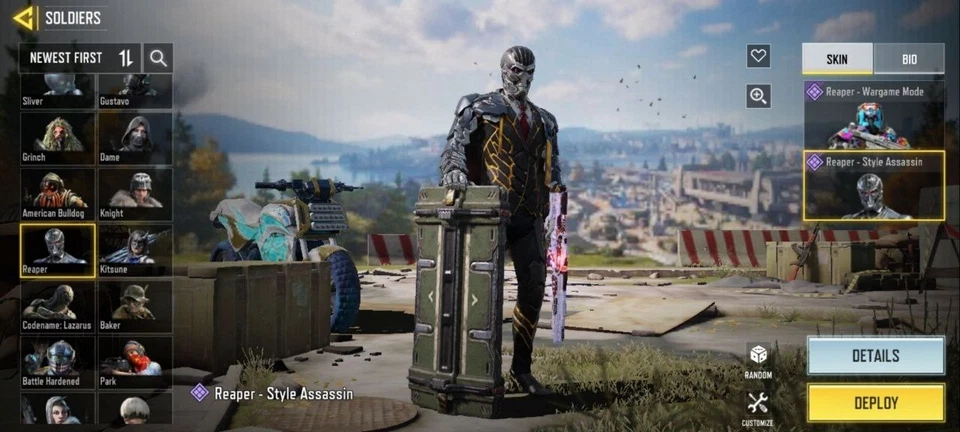Select Codename: Lazarus soldier

(58, 306)
